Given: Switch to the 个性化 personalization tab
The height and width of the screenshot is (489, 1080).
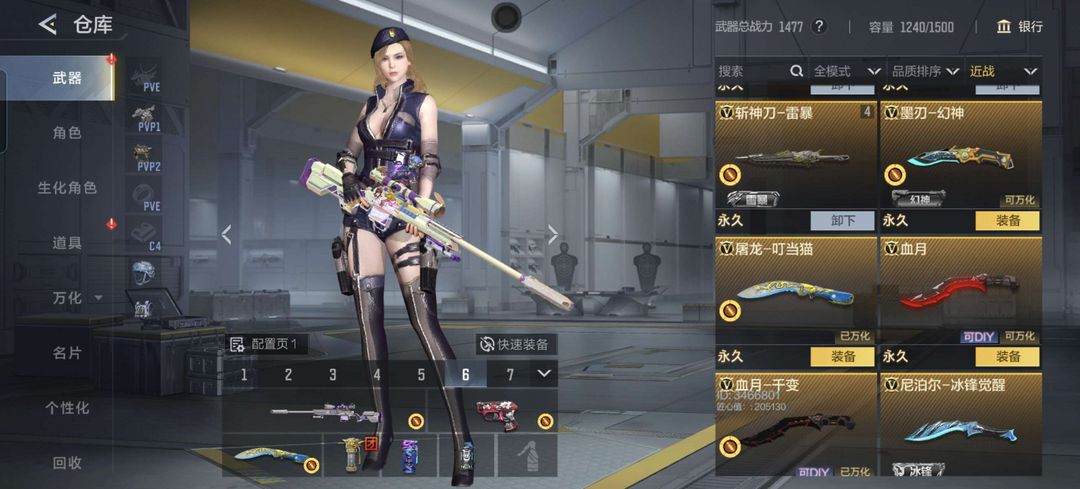Looking at the screenshot, I should pyautogui.click(x=67, y=408).
